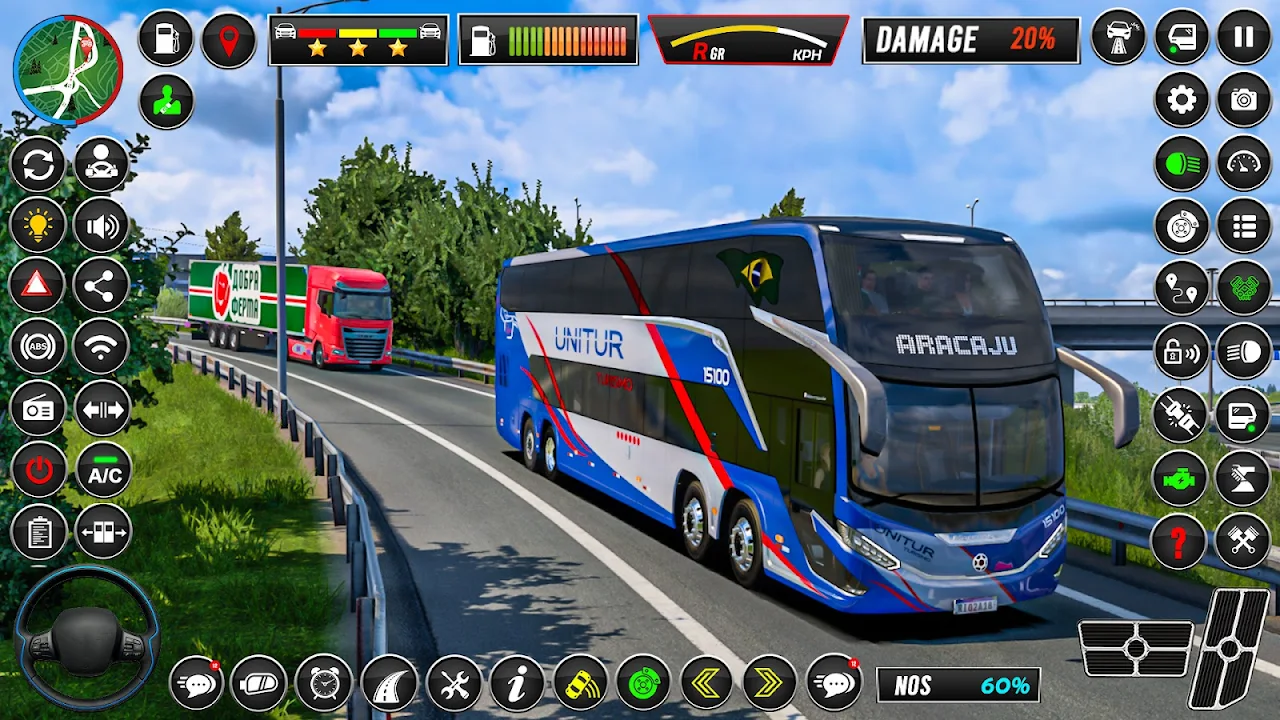Open the clipboard checklist icon

tap(38, 532)
